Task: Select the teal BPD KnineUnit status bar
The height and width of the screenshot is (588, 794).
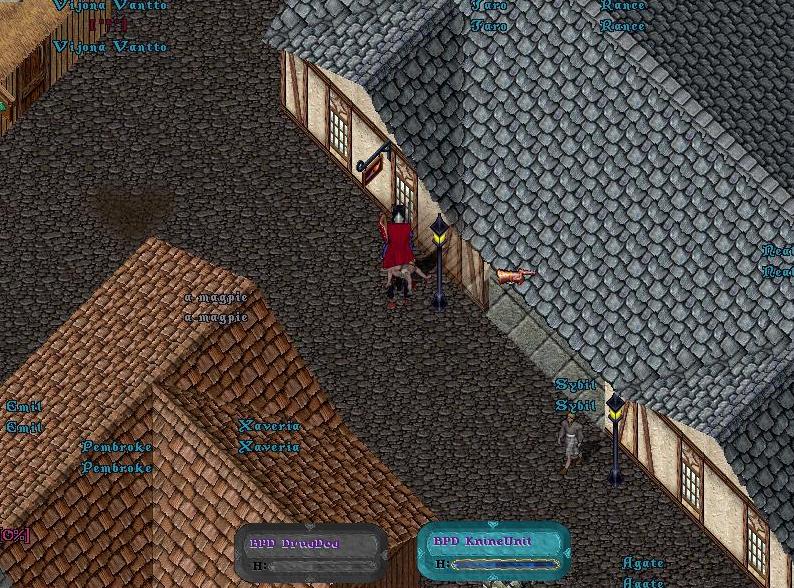Action: tap(493, 551)
